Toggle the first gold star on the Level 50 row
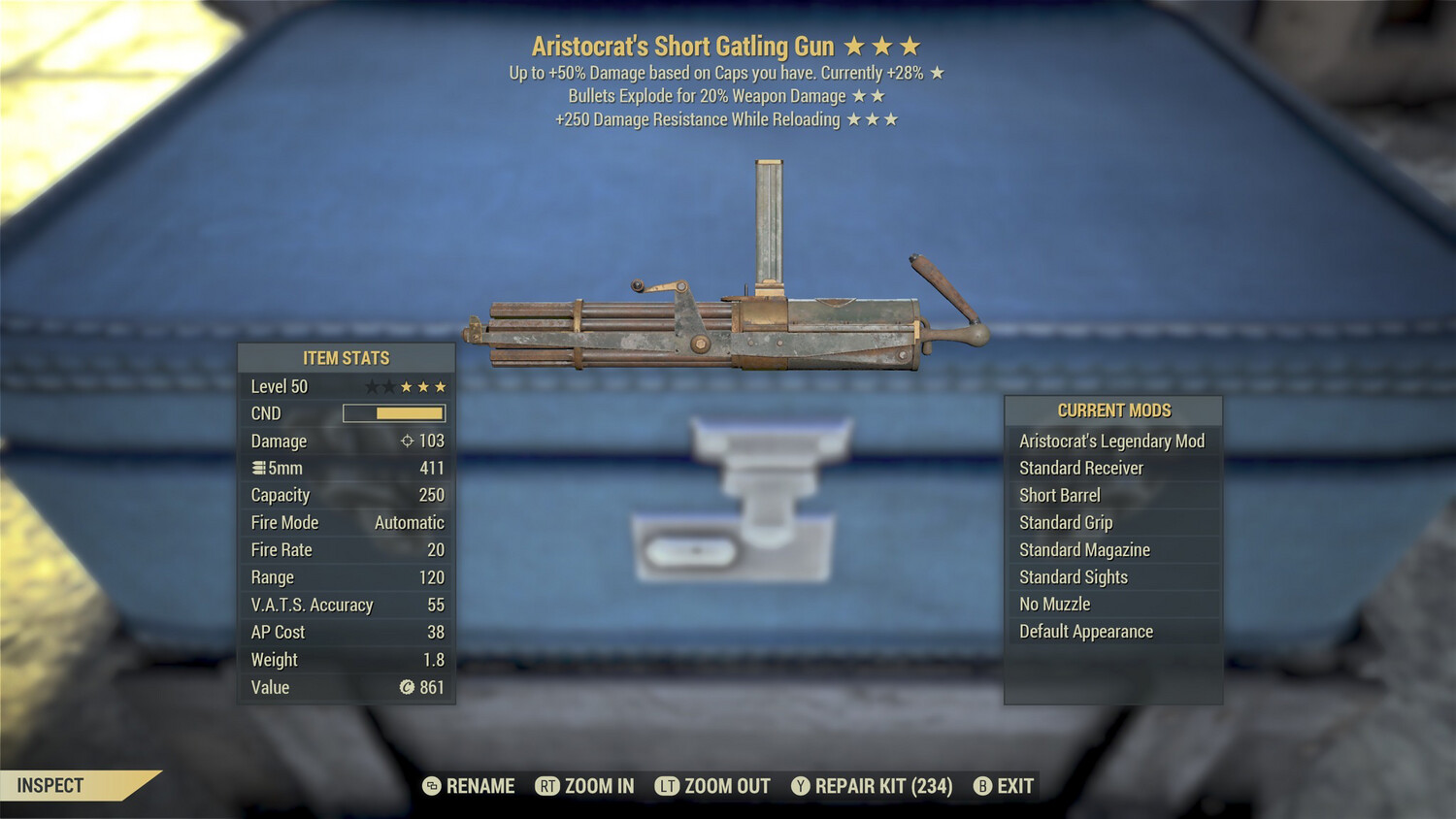 (x=406, y=385)
